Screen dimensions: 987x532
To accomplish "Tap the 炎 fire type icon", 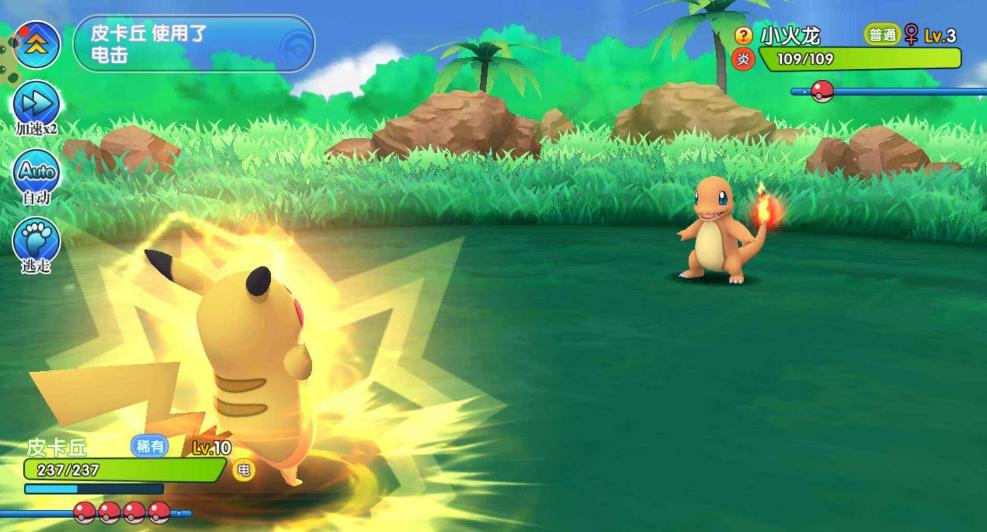I will 743,59.
